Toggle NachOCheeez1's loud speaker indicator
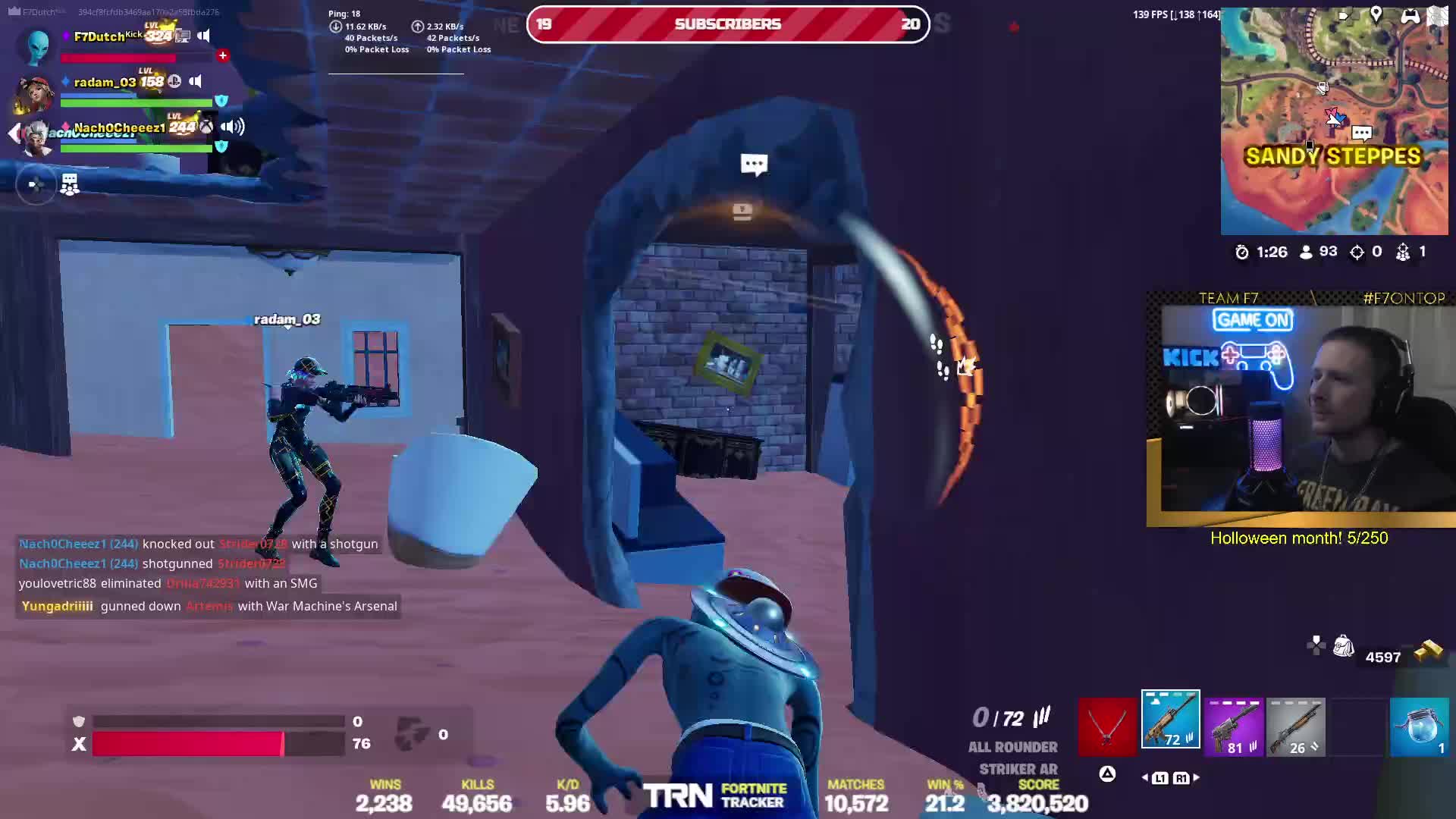 point(231,127)
